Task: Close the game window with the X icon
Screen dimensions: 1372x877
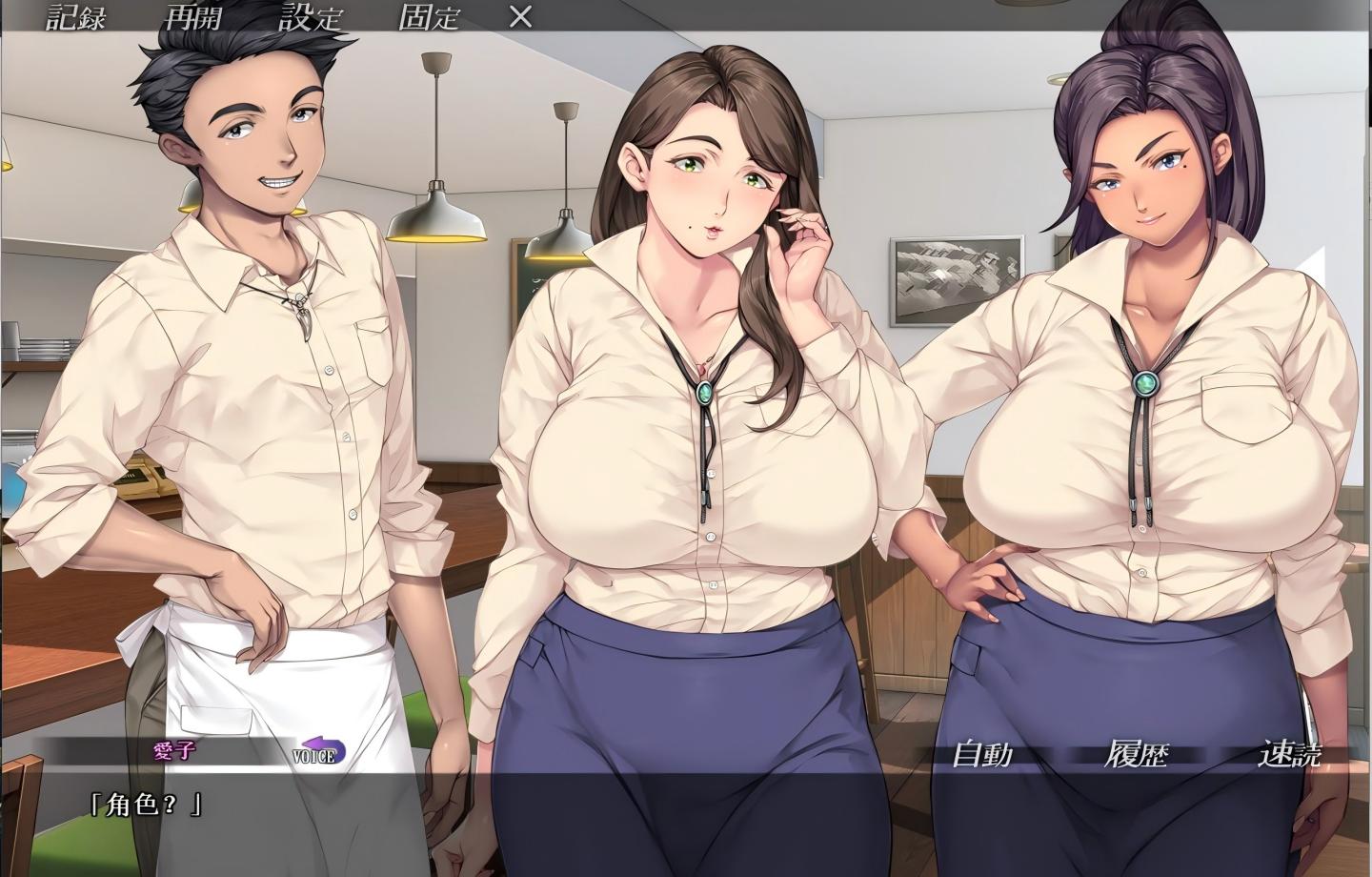Action: pyautogui.click(x=519, y=16)
